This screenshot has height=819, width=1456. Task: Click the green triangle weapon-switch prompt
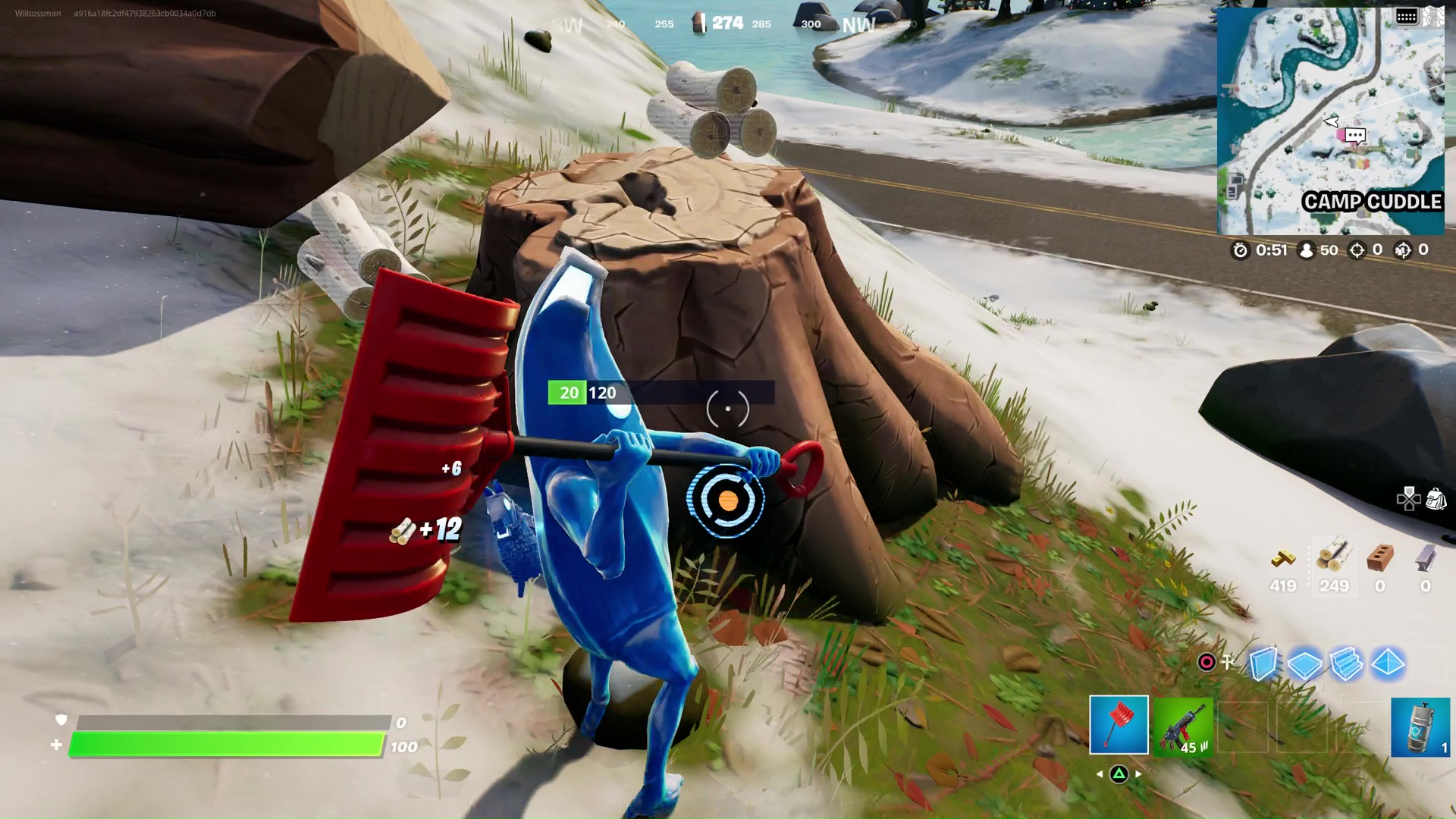coord(1119,773)
